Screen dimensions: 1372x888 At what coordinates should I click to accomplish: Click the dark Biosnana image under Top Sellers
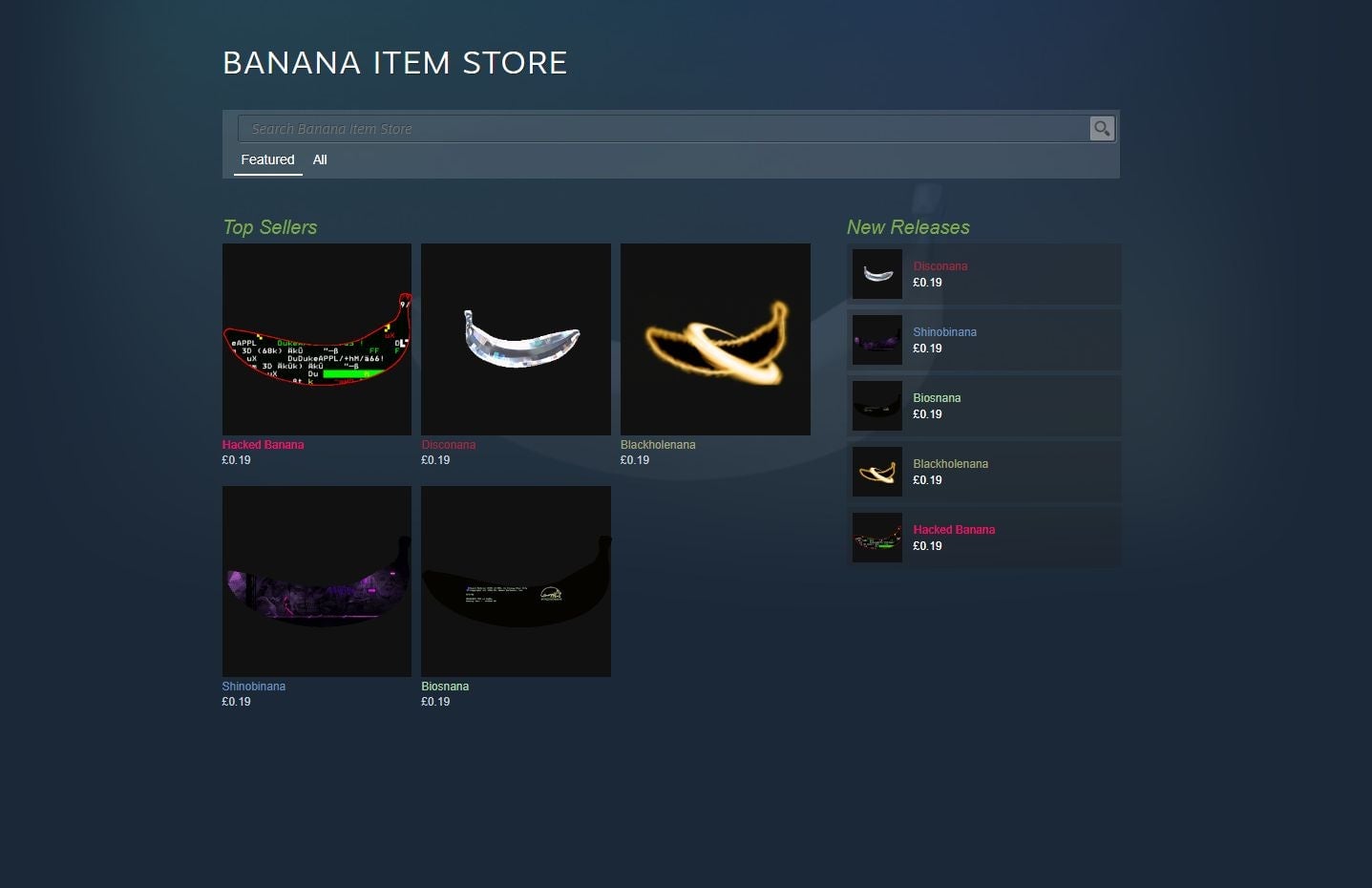(516, 581)
